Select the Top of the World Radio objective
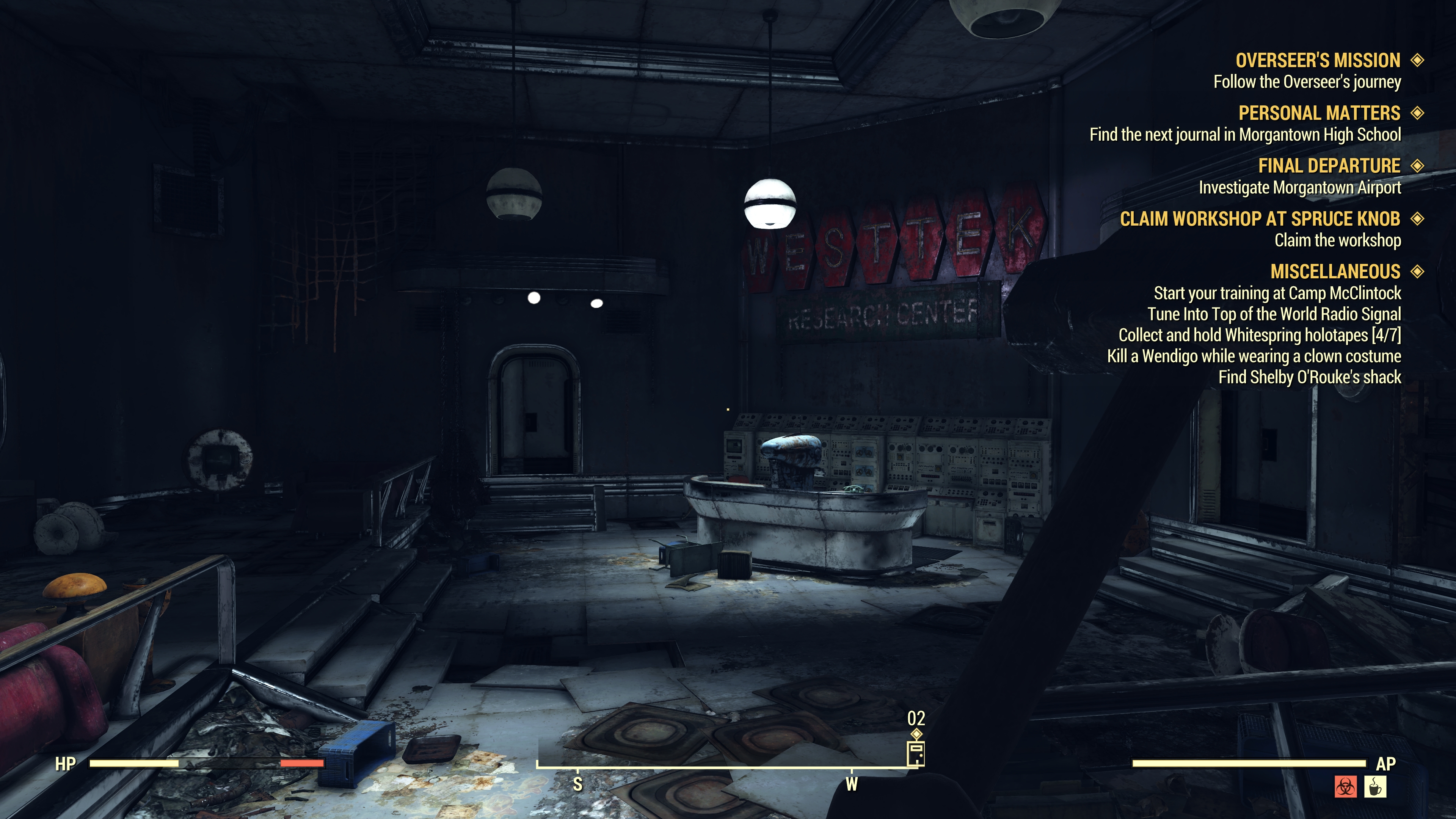Screen dimensions: 1456x819 1274,314
